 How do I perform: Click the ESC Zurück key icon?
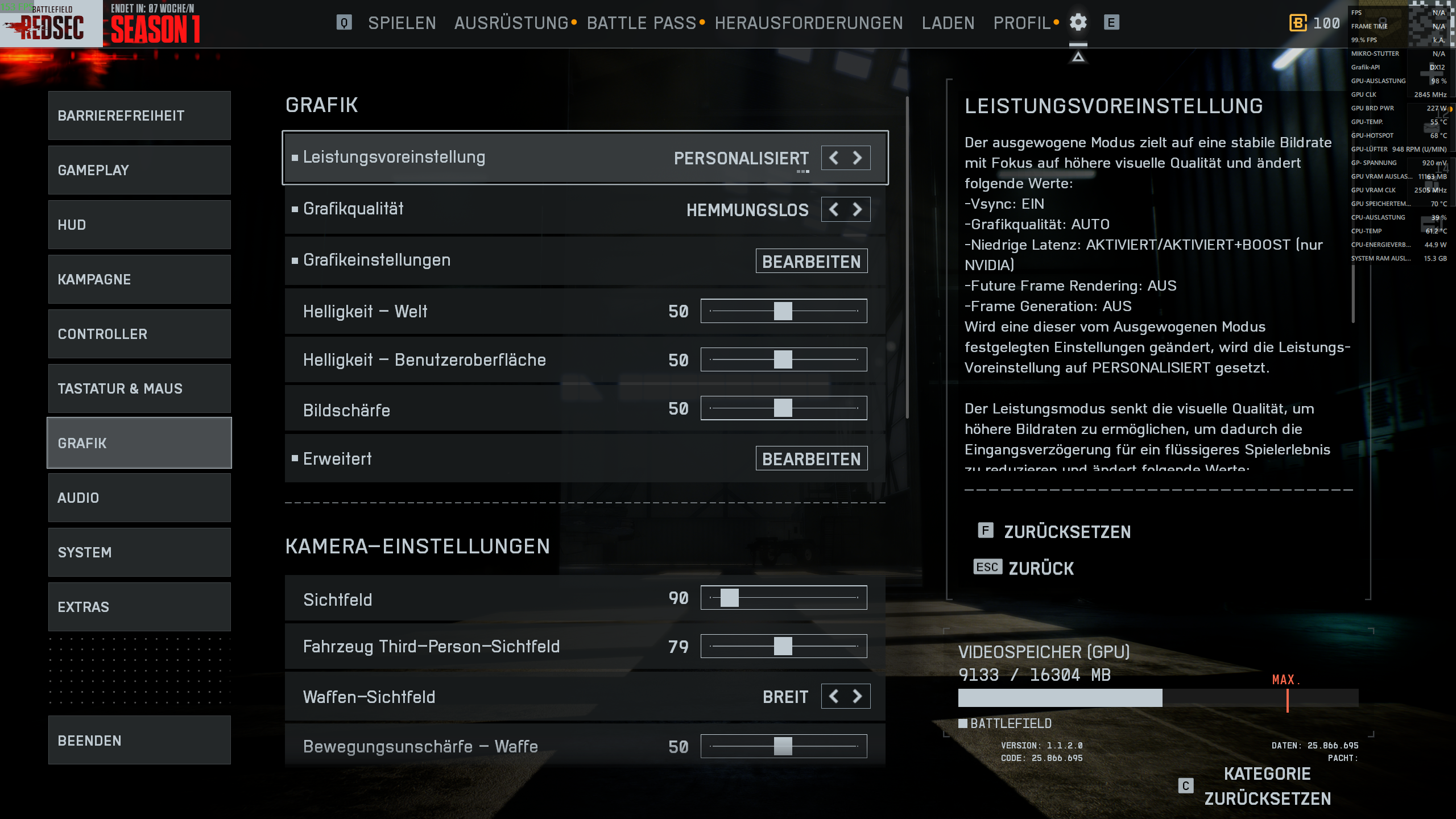(988, 567)
